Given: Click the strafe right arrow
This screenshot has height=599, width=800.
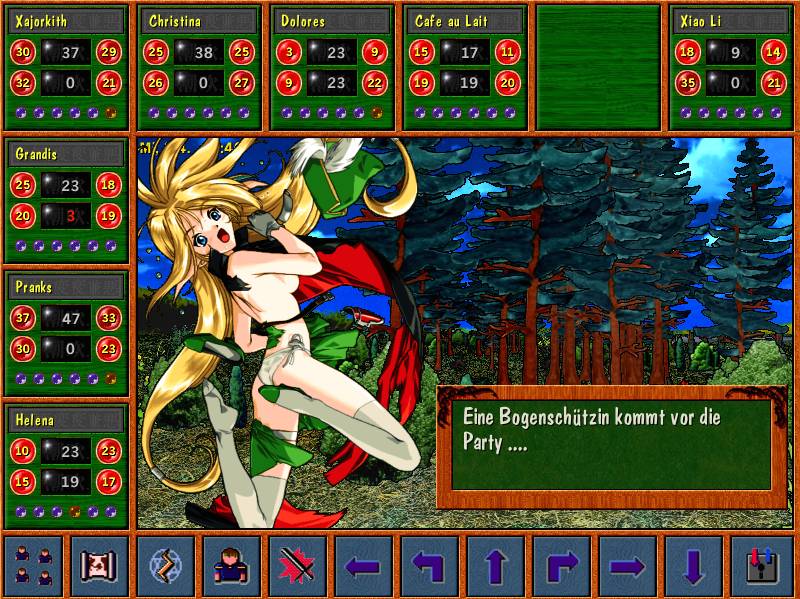Looking at the screenshot, I should pos(627,566).
